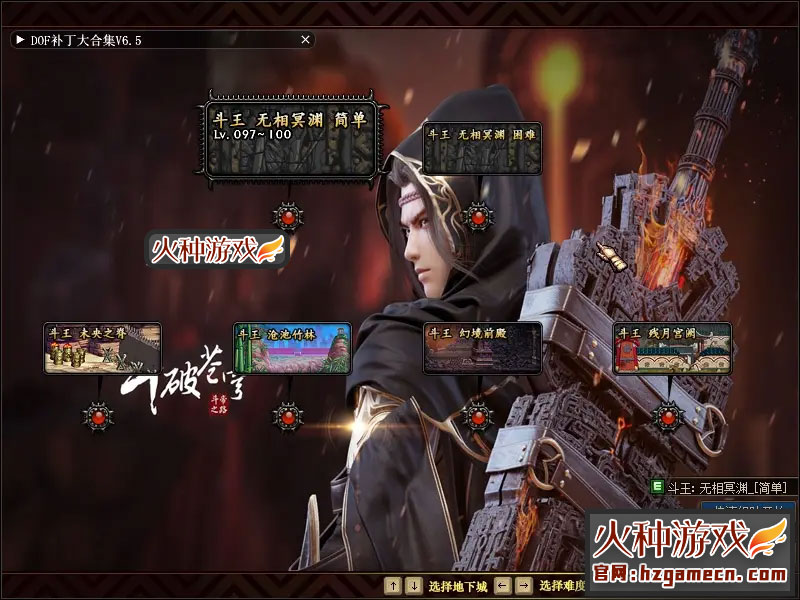The width and height of the screenshot is (800, 600).
Task: Select the 斗王 无相冥渊 简单 dungeon
Action: point(290,138)
